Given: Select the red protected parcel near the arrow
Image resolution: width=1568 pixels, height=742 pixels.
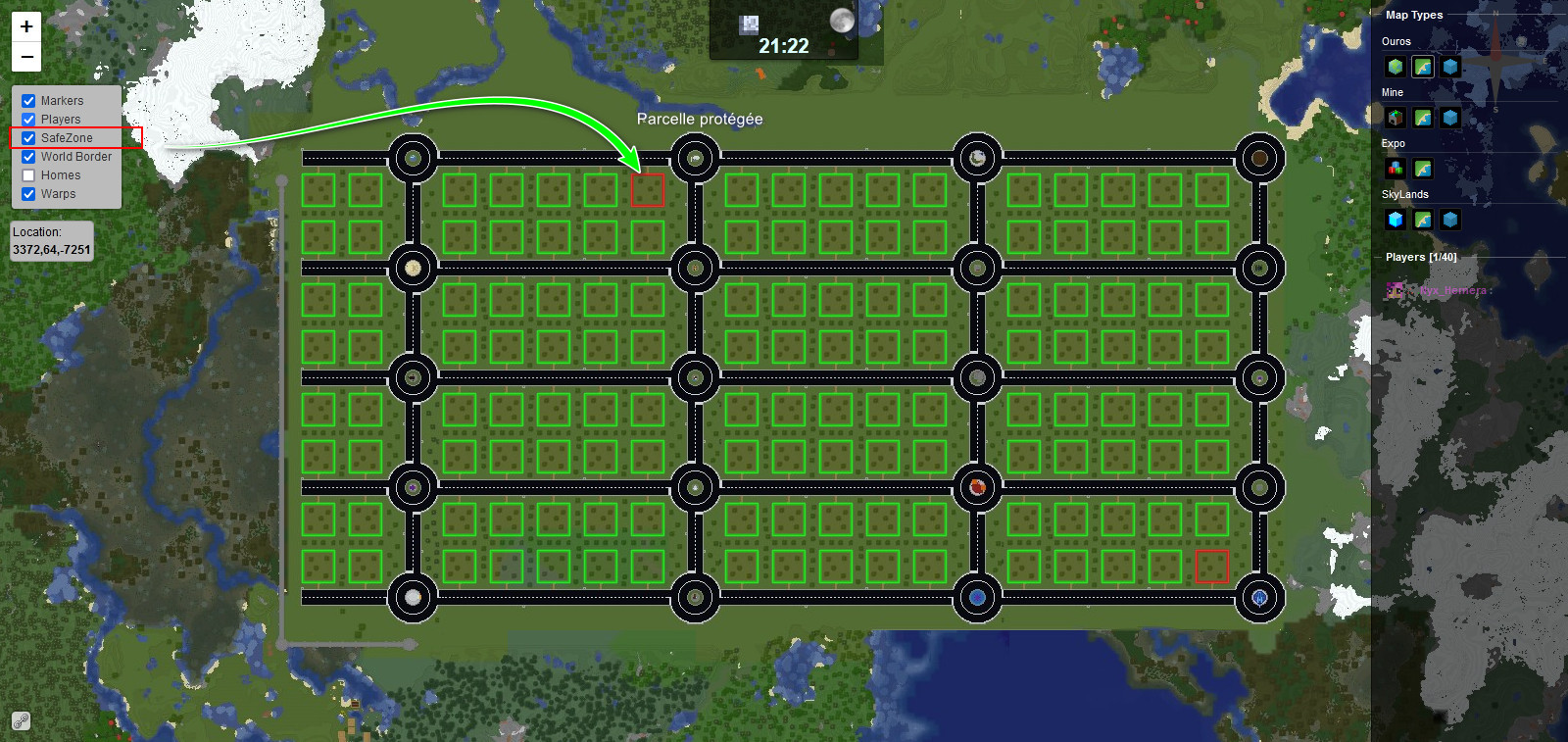Looking at the screenshot, I should [x=648, y=190].
